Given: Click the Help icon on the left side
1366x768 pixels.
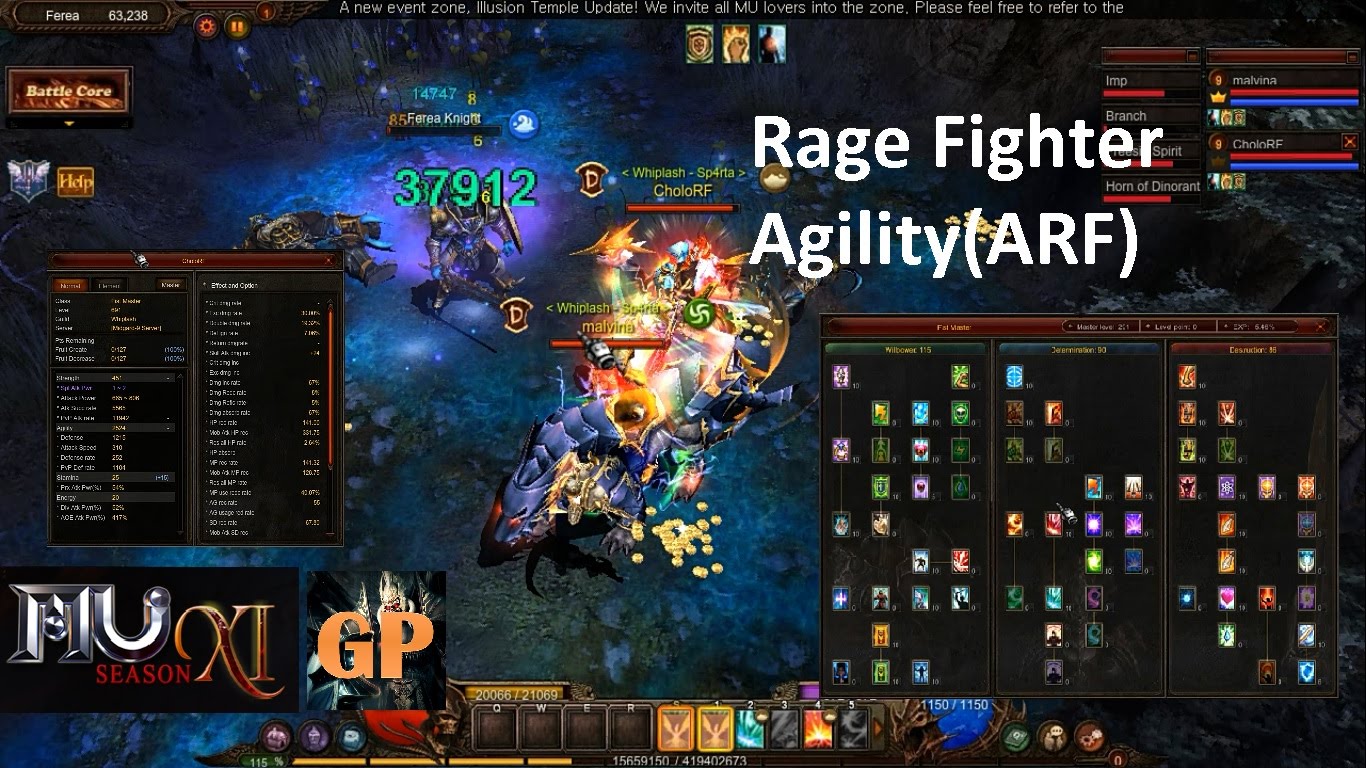Looking at the screenshot, I should click(x=75, y=181).
